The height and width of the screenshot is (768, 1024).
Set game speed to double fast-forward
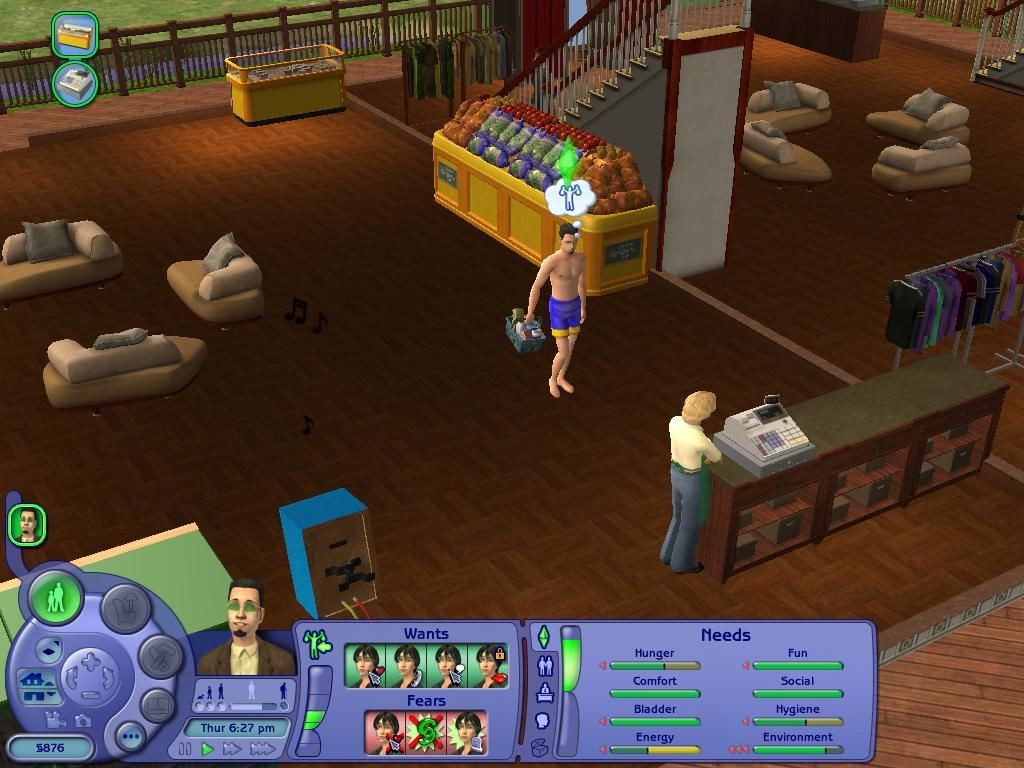coord(233,748)
